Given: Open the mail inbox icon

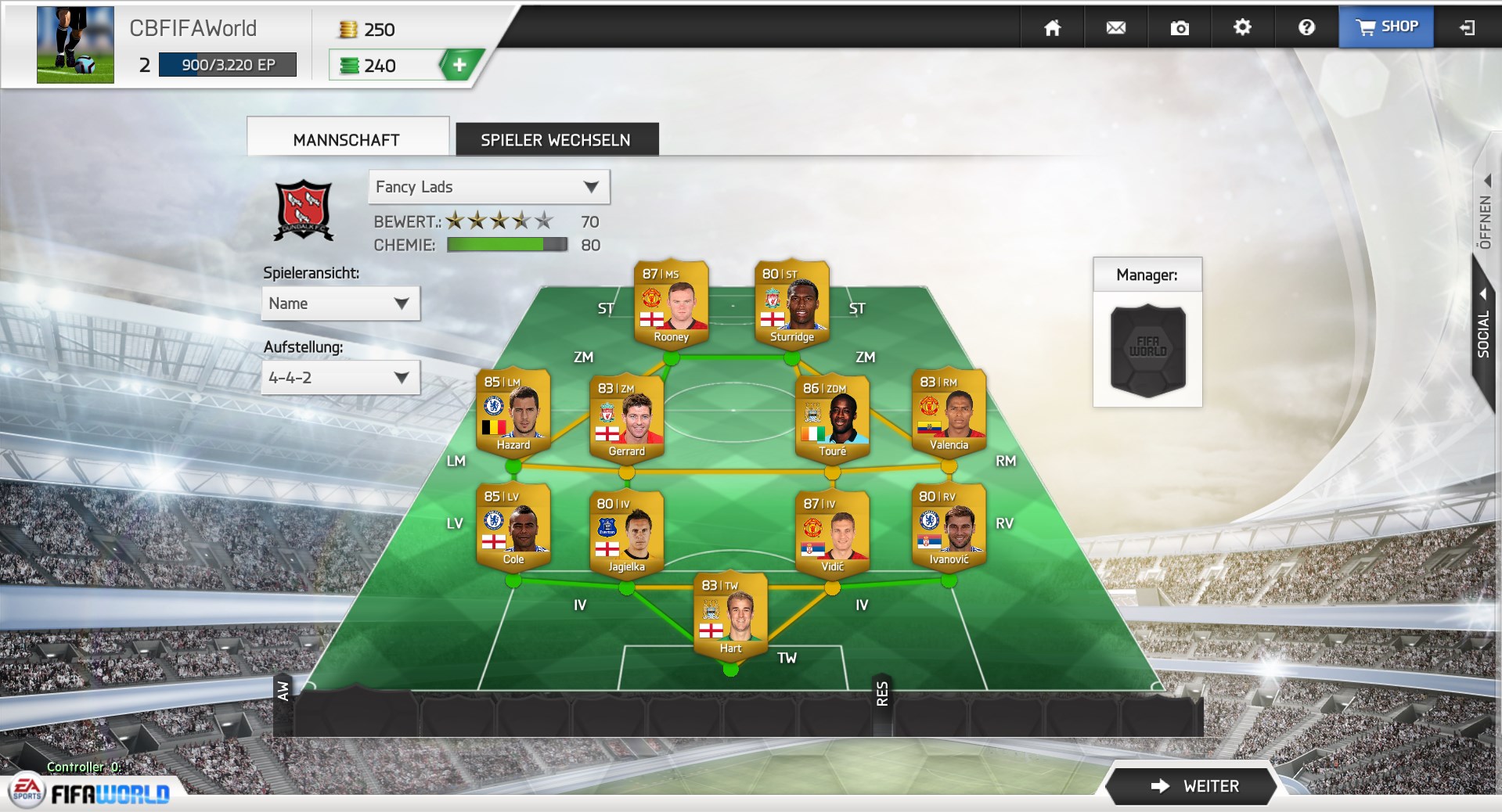Looking at the screenshot, I should 1115,28.
